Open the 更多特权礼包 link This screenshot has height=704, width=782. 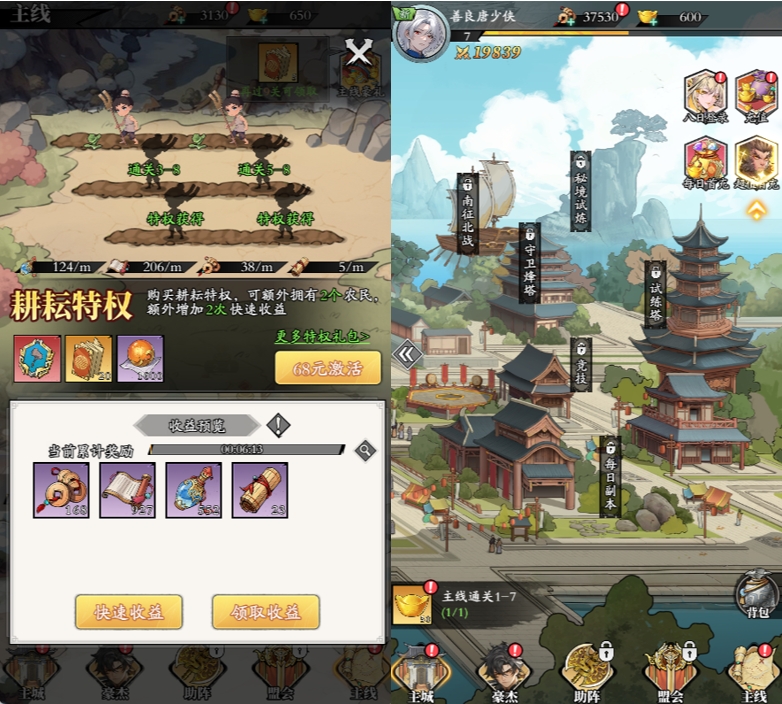[321, 337]
